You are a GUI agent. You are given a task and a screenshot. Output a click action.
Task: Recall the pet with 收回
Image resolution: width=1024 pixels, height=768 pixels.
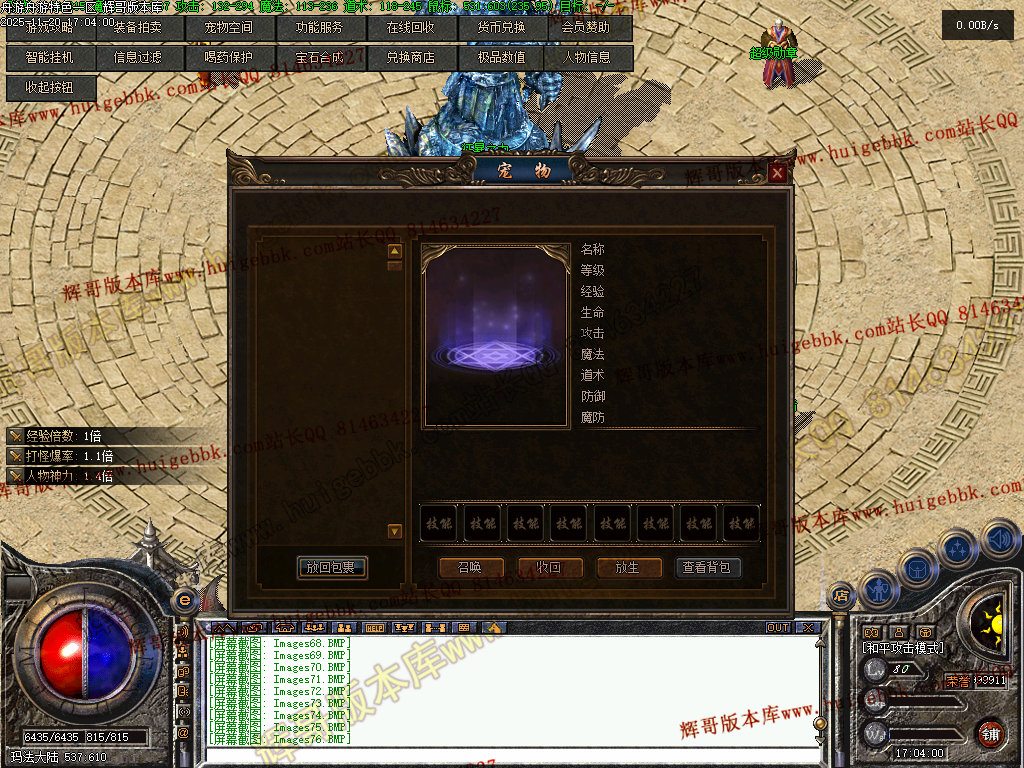[549, 568]
